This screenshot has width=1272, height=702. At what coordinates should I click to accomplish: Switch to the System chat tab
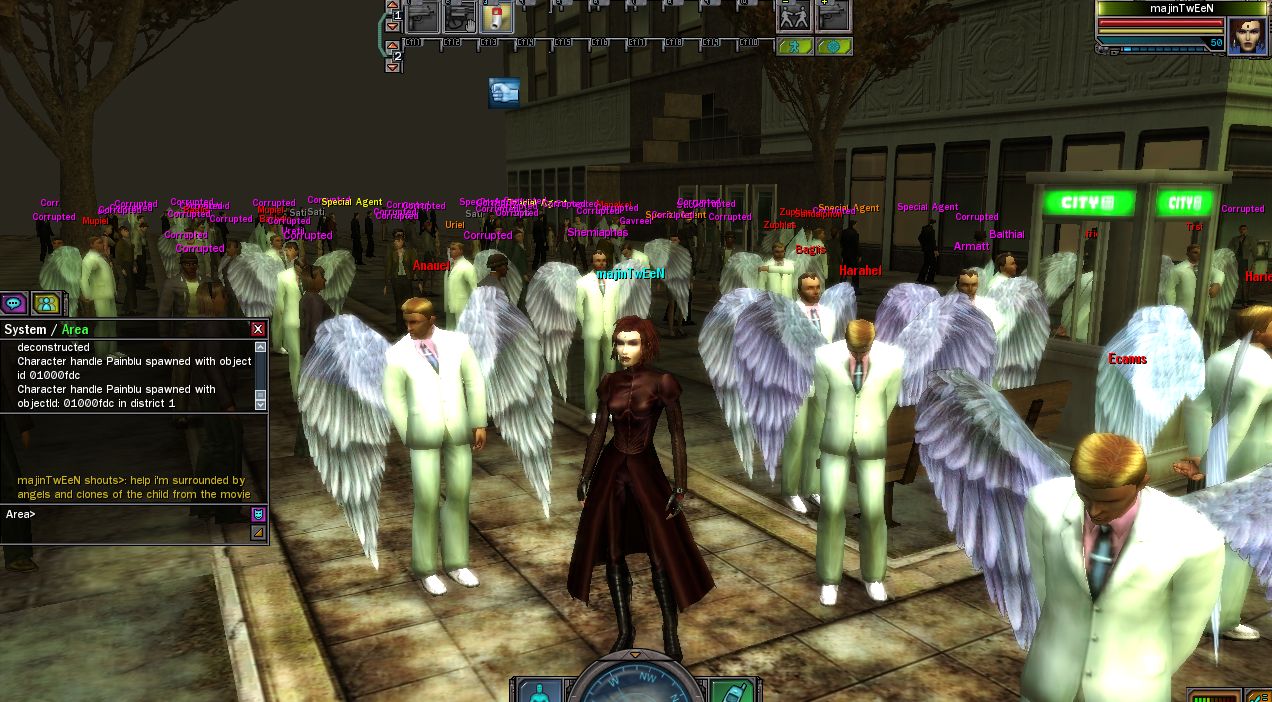[x=25, y=330]
